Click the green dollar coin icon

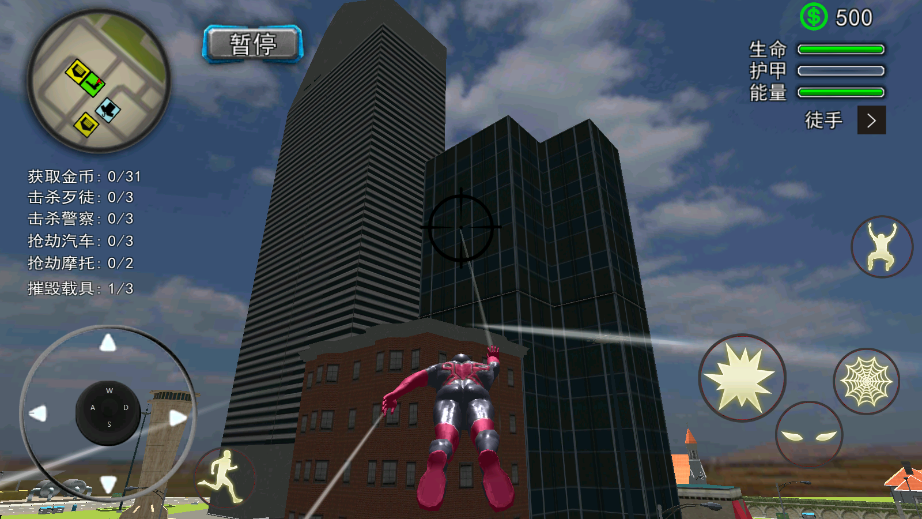pyautogui.click(x=814, y=16)
